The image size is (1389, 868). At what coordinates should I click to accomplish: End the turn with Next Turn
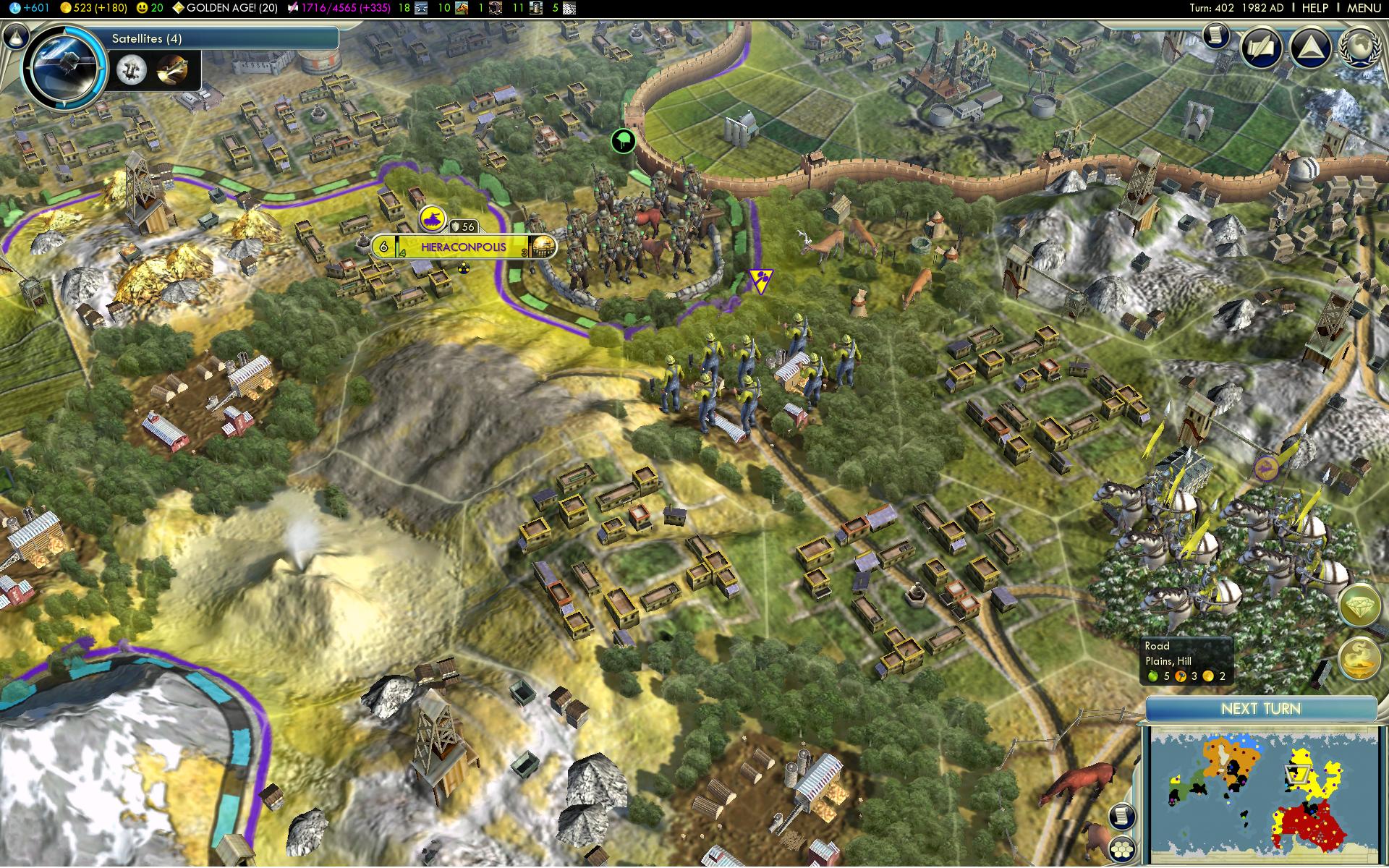tap(1260, 709)
